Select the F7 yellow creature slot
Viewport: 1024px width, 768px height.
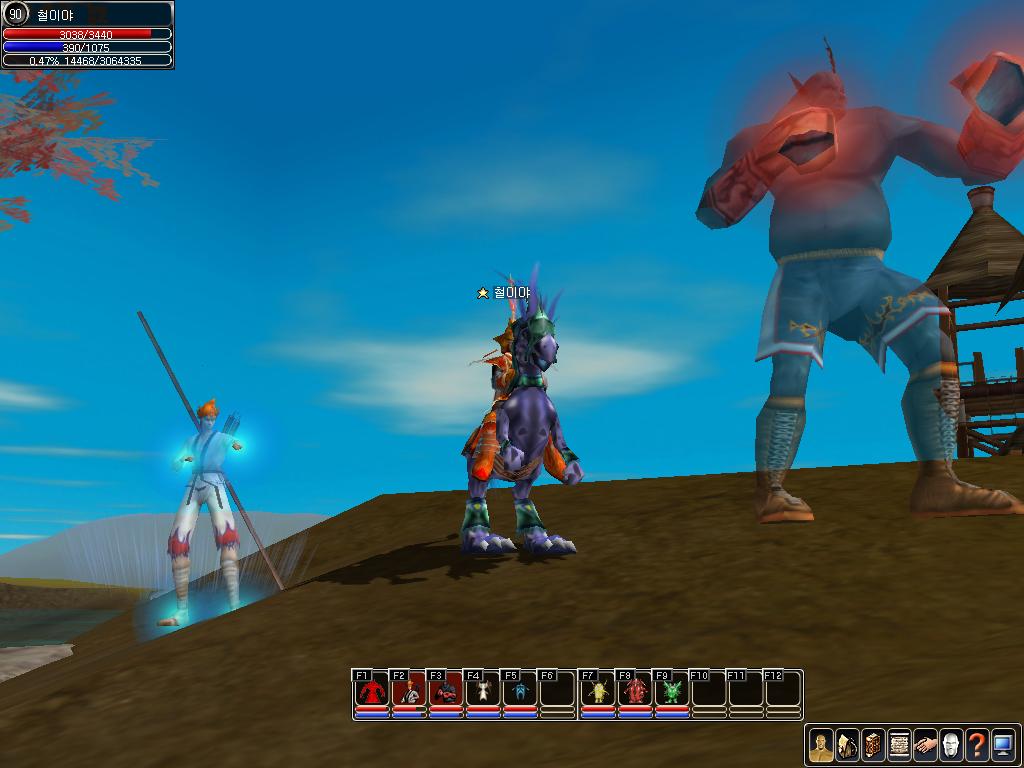598,690
